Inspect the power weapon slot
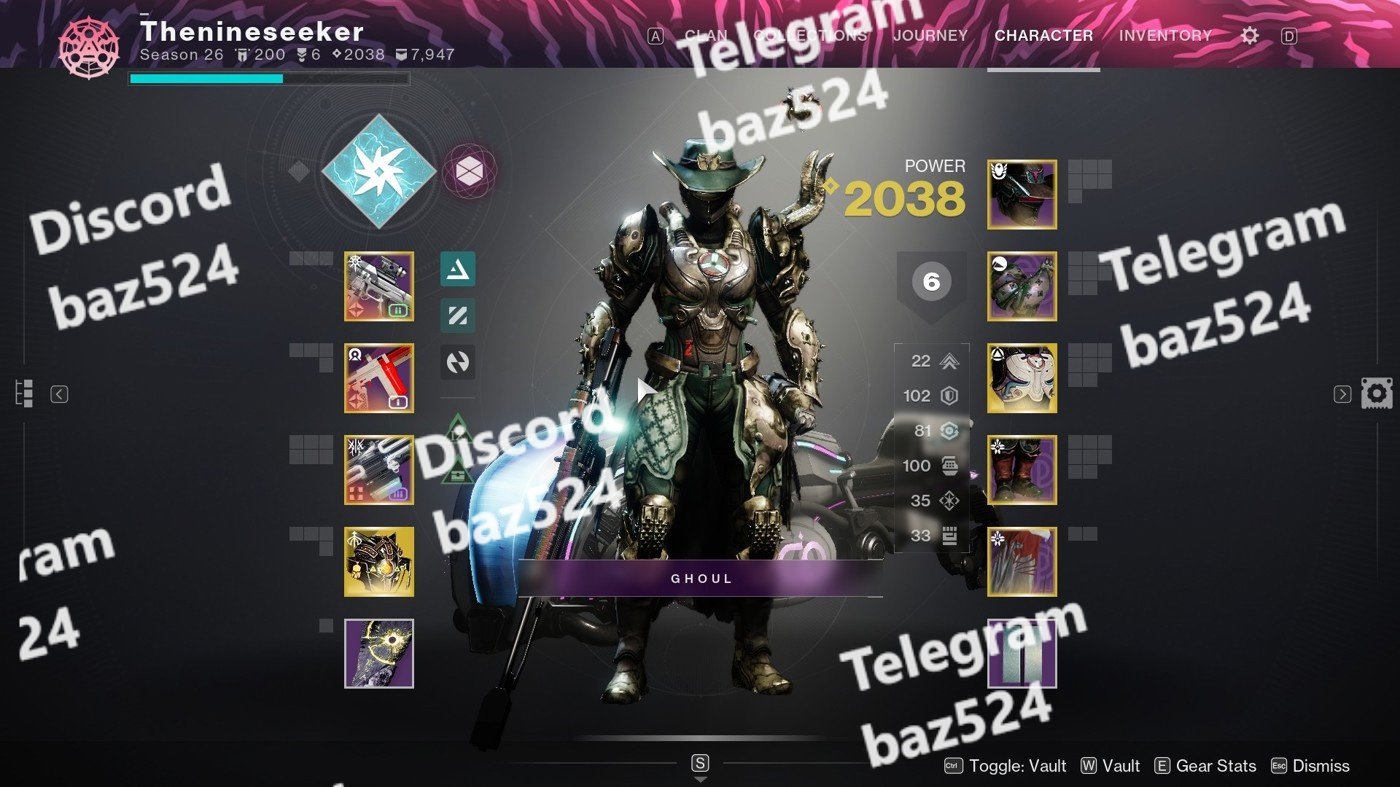1400x787 pixels. coord(379,470)
